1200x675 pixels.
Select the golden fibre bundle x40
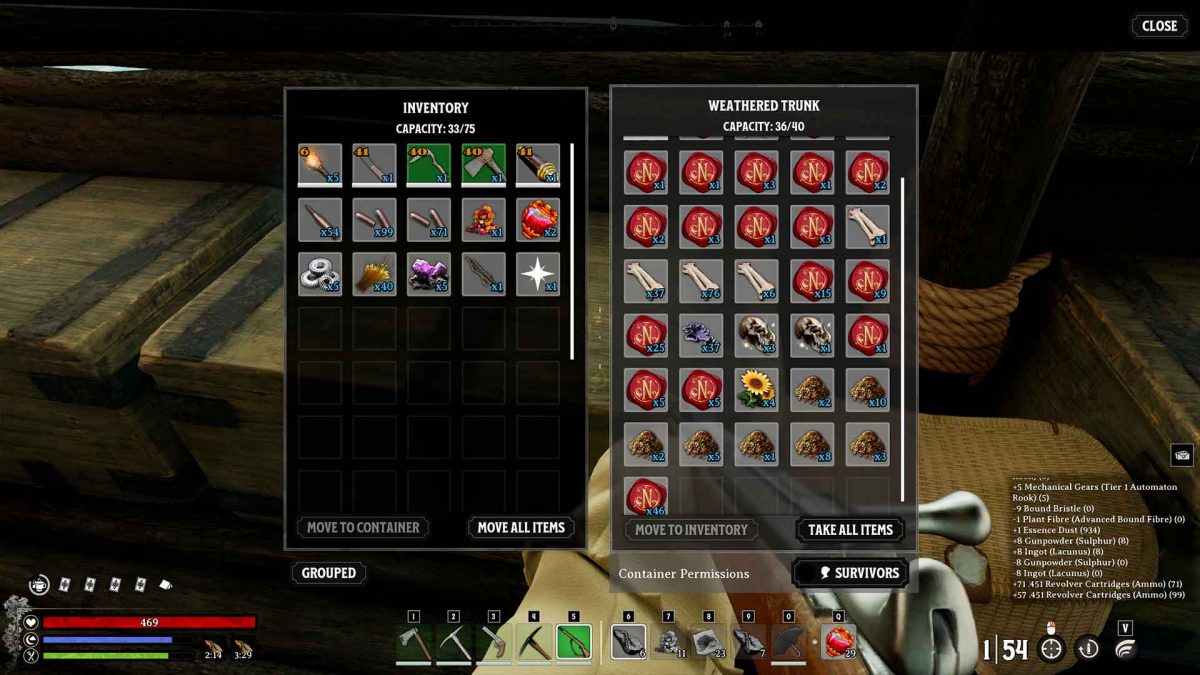[x=374, y=273]
